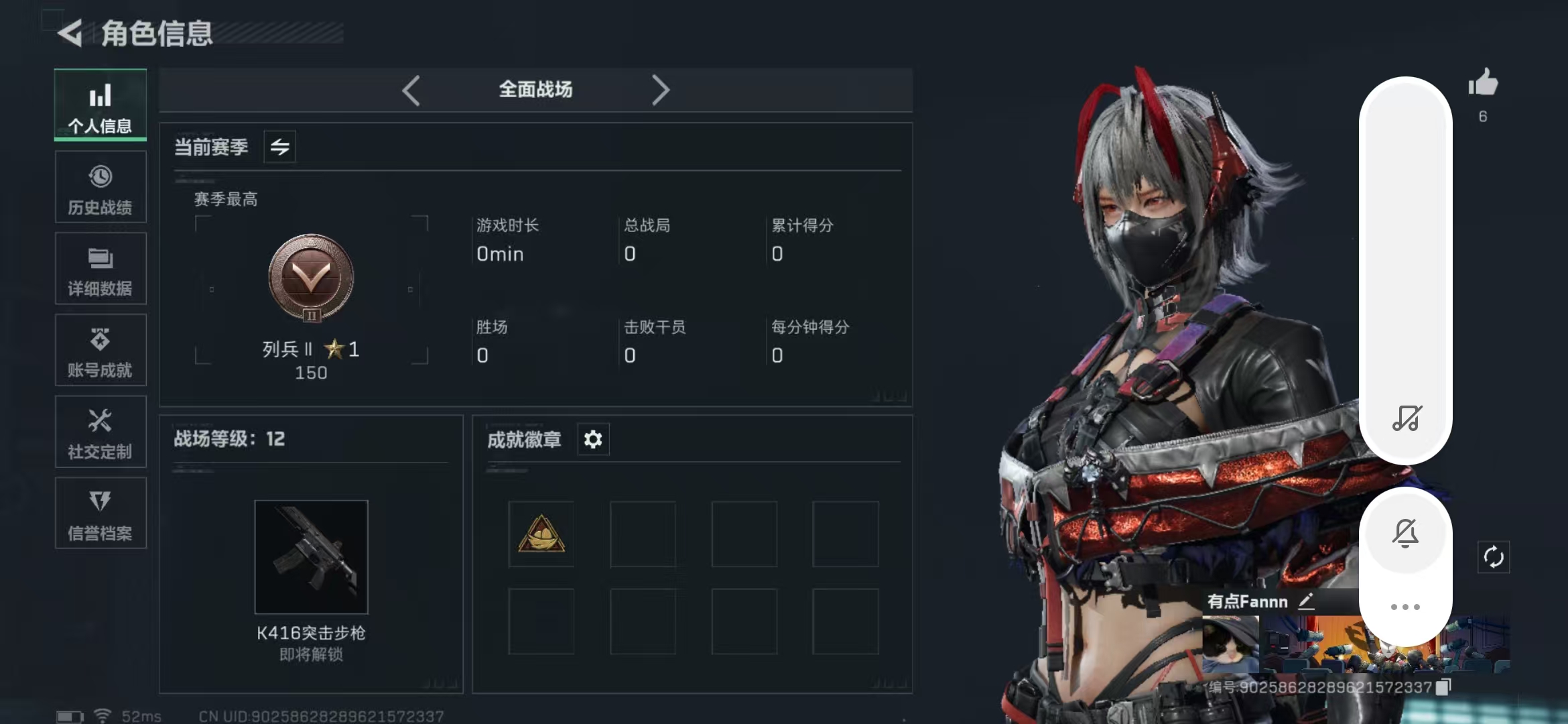Toggle the 当前赛季 season swap button
The width and height of the screenshot is (1568, 724).
coord(279,146)
